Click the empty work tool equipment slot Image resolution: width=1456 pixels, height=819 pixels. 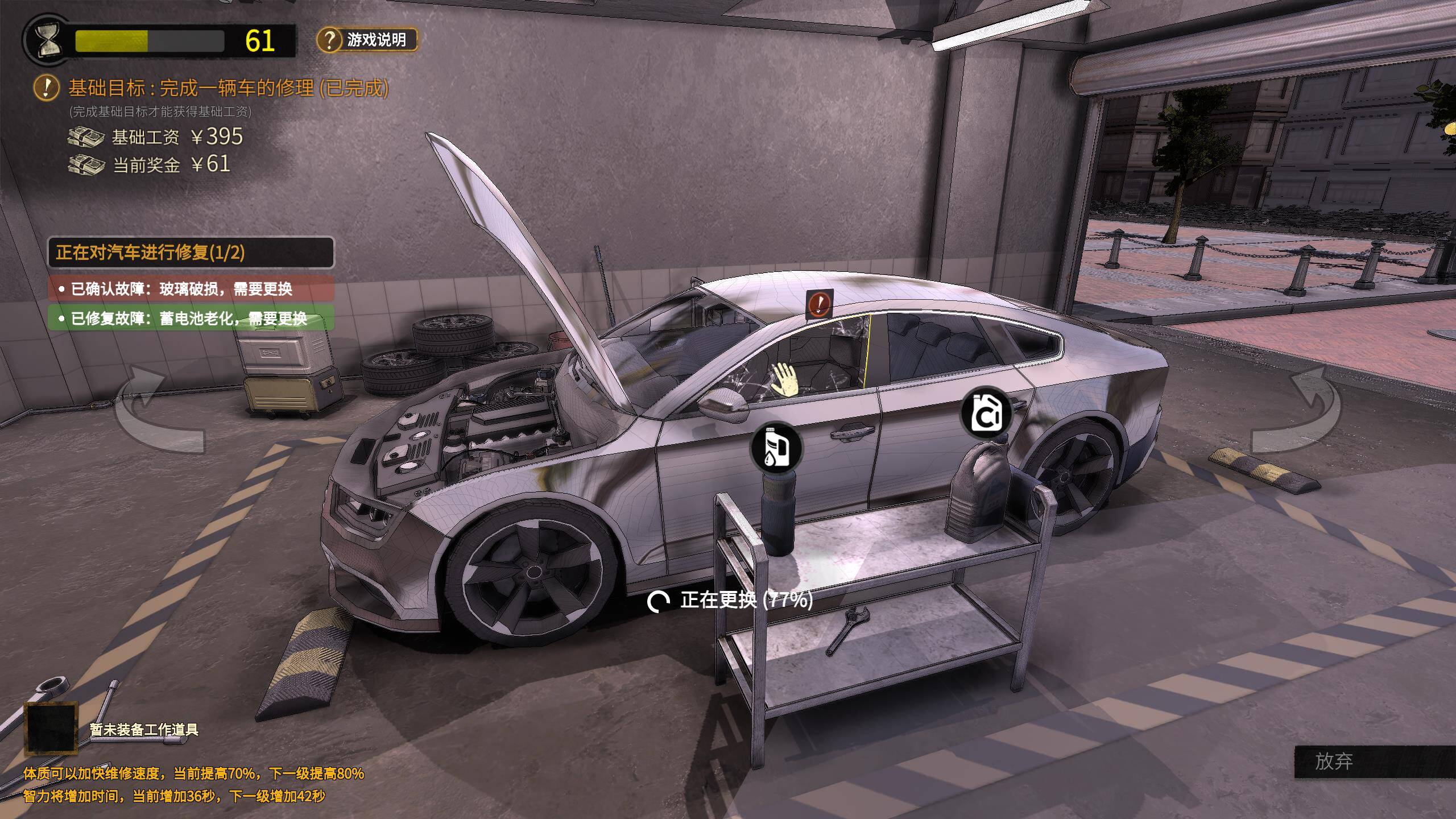pos(51,729)
